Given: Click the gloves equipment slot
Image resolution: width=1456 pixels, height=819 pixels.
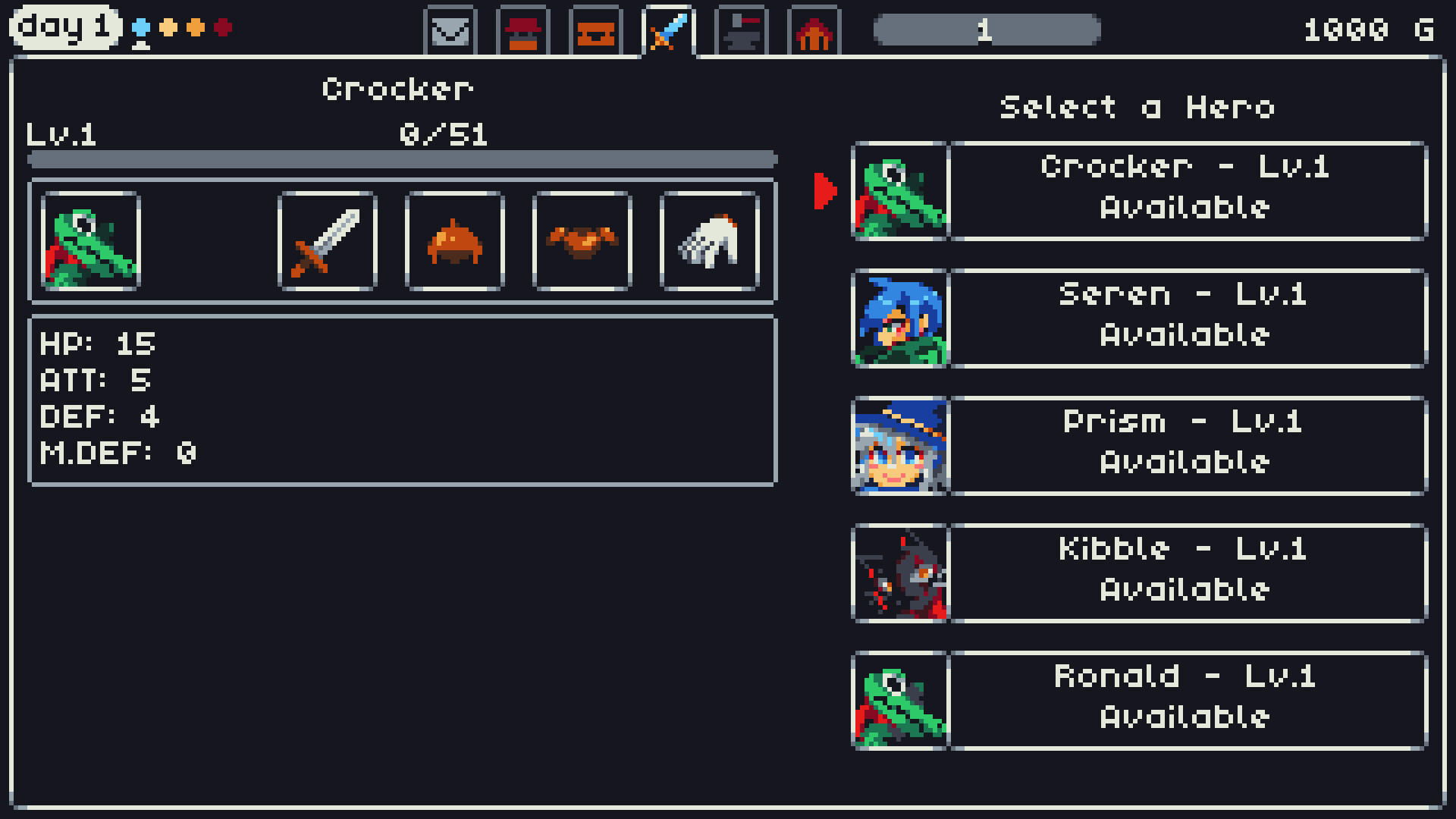Looking at the screenshot, I should click(x=710, y=241).
